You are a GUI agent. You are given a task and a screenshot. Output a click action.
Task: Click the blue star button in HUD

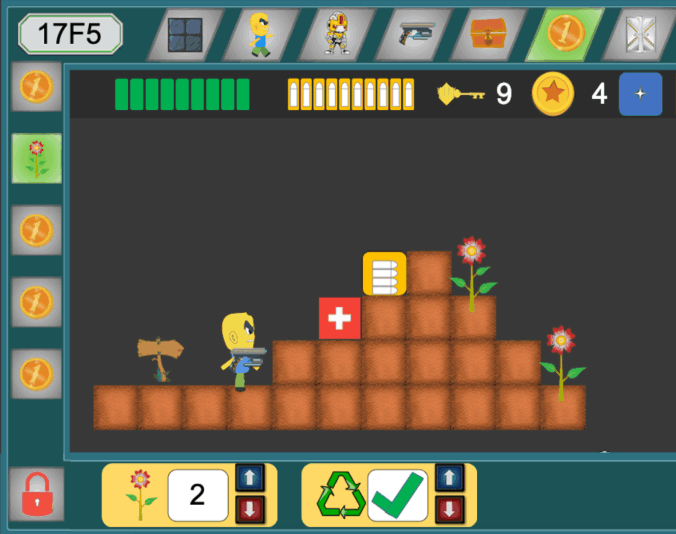click(640, 94)
